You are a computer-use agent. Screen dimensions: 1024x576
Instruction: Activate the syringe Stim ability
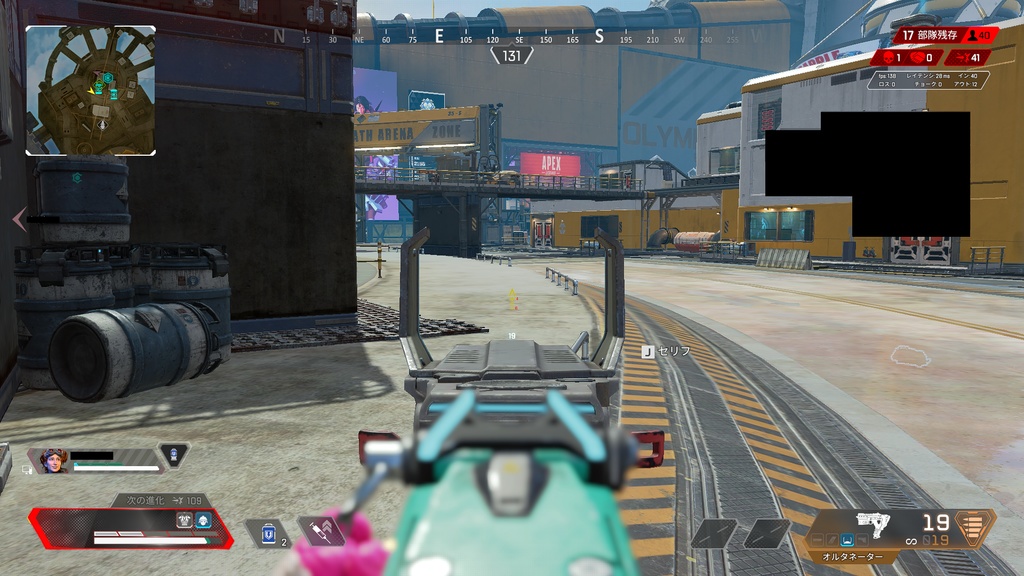pyautogui.click(x=322, y=532)
